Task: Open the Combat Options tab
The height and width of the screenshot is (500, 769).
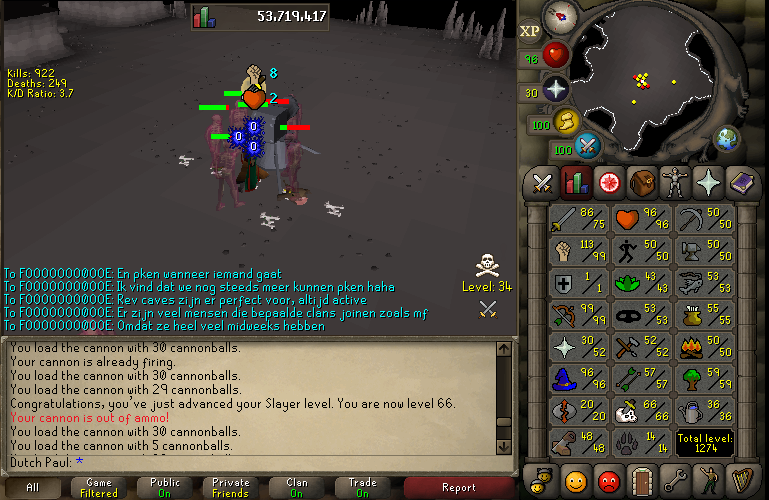Action: click(542, 183)
